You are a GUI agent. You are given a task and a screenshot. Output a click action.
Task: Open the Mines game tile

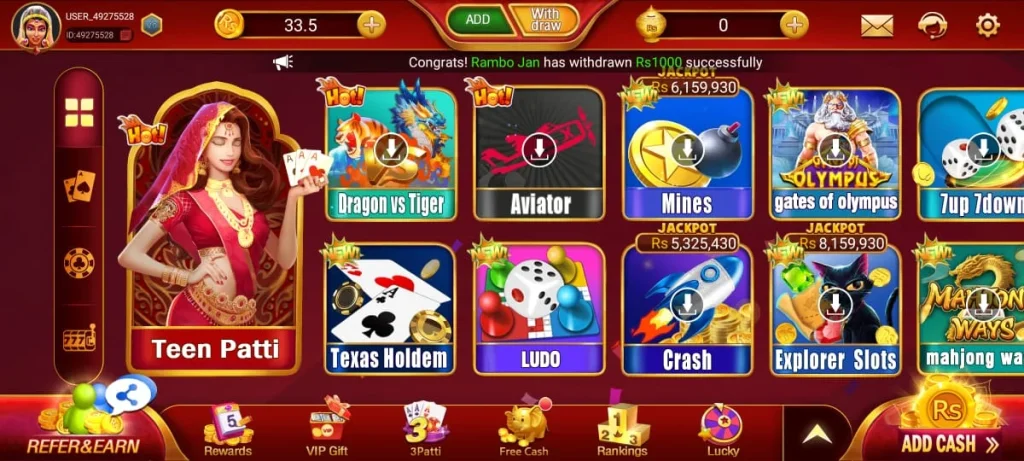pos(687,155)
